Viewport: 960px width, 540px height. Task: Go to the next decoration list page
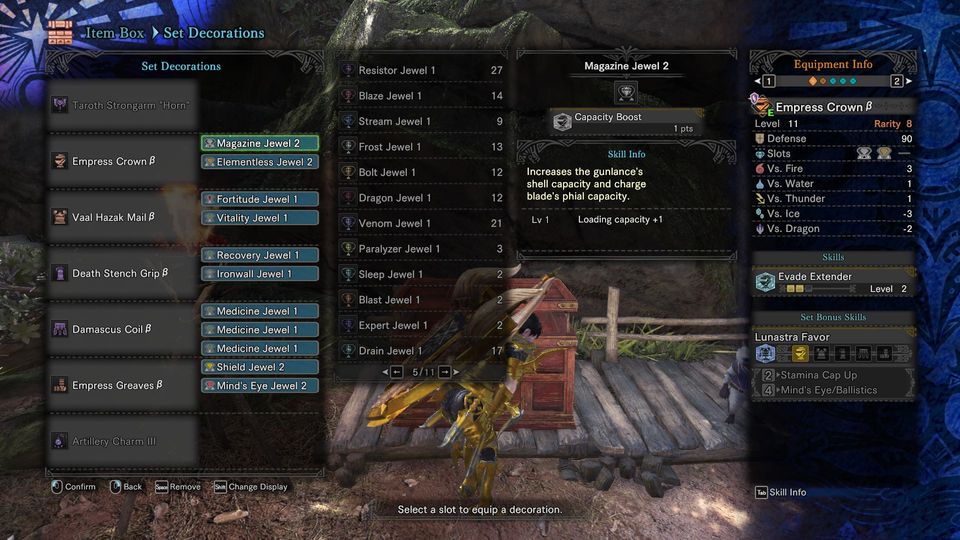(444, 372)
